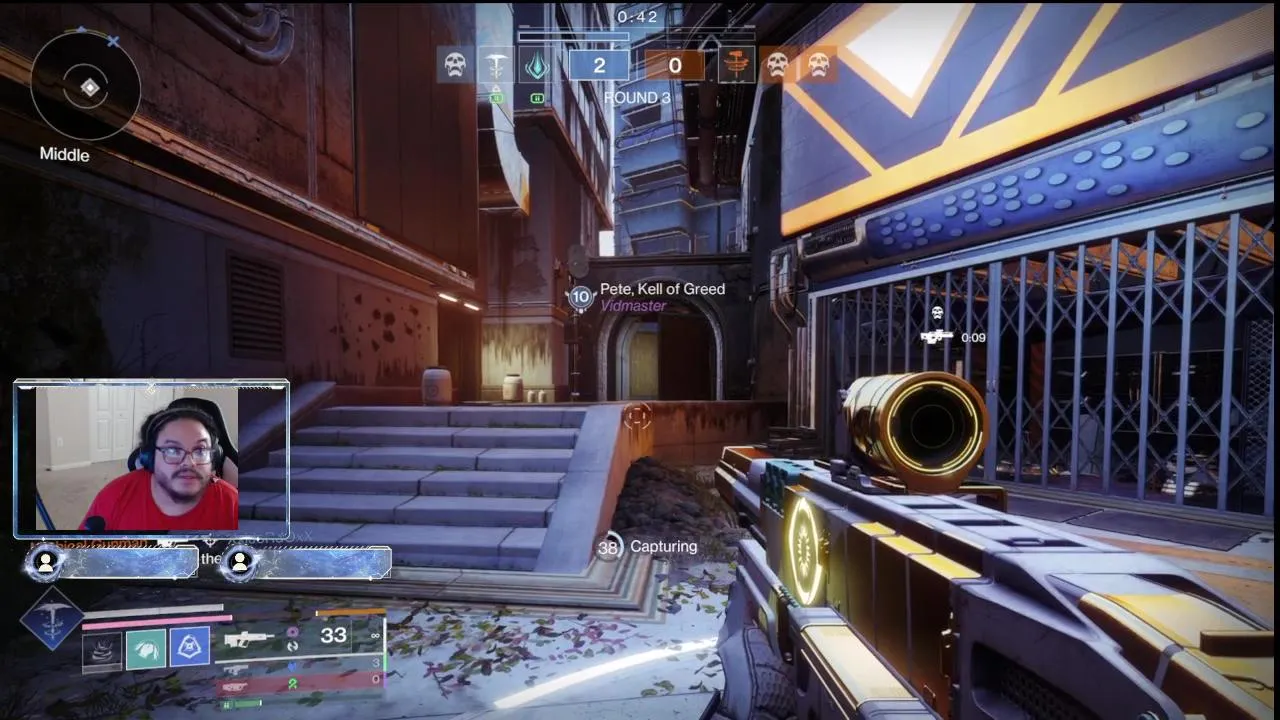Activate the Super ability diamond icon
The image size is (1280, 720).
coord(51,618)
